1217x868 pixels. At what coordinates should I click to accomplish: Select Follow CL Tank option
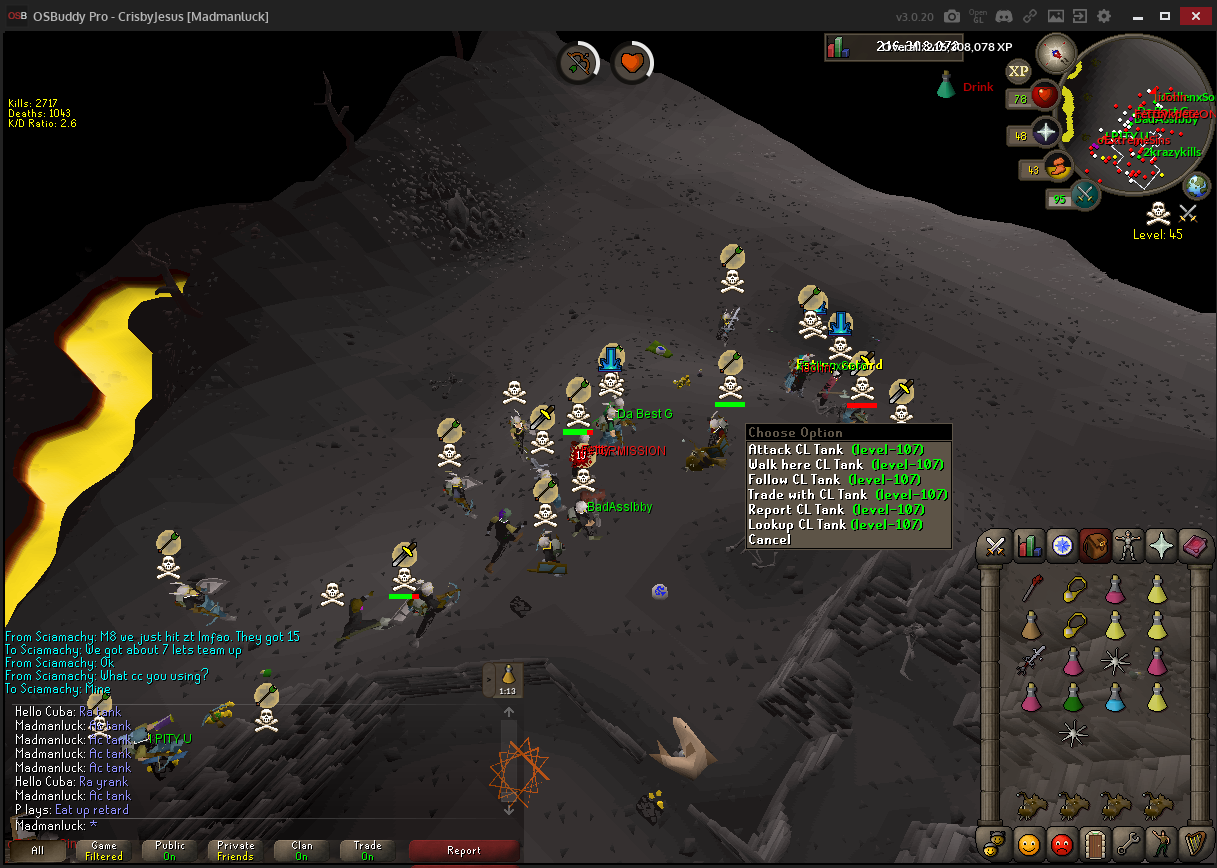tap(836, 480)
